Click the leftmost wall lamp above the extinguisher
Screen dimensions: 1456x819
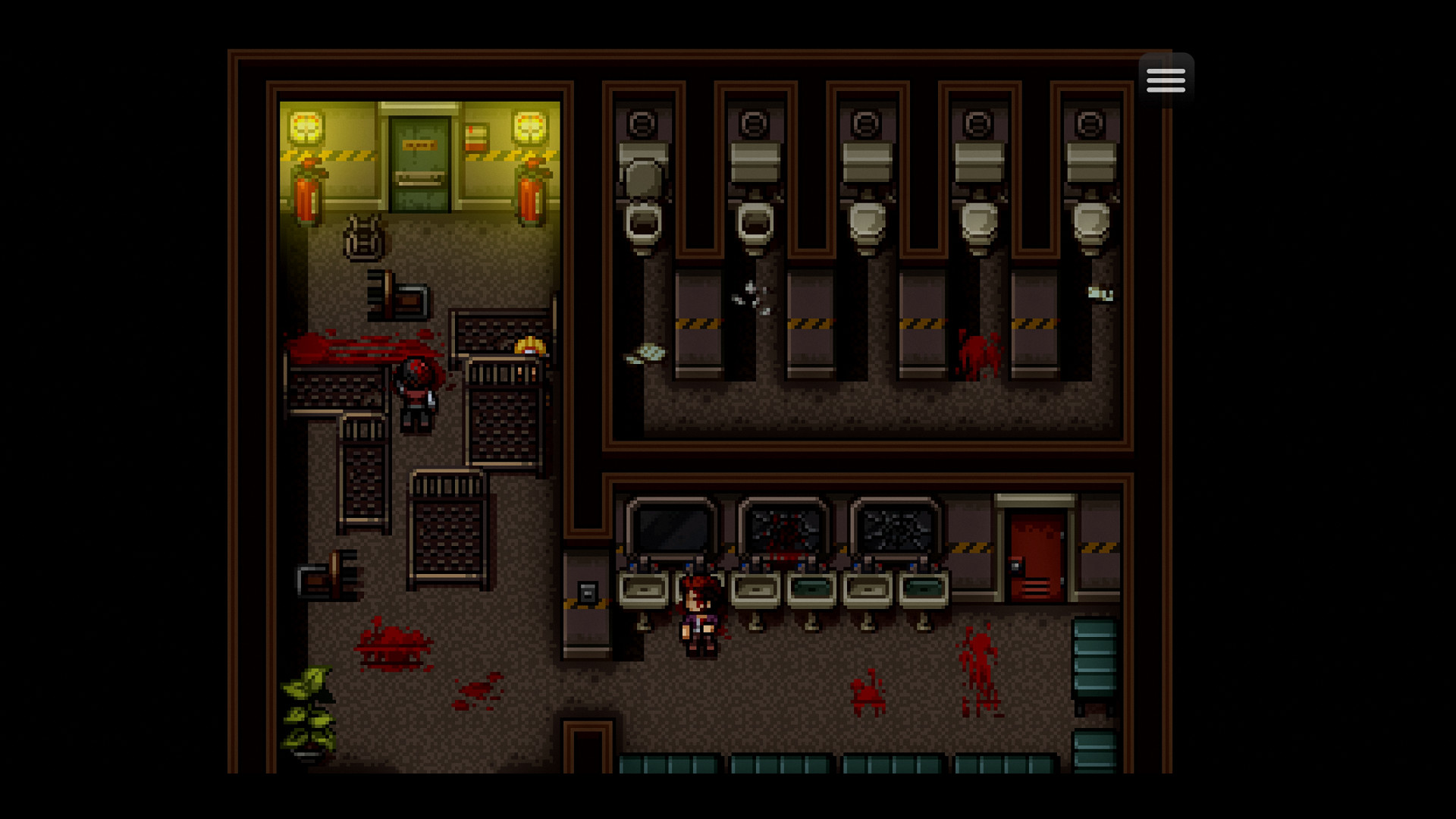tap(306, 125)
